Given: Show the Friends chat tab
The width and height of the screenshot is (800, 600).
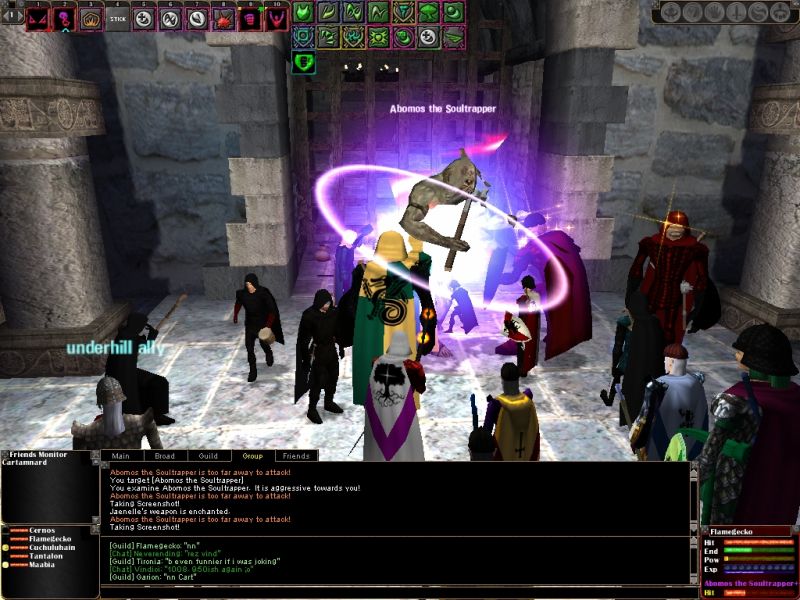Looking at the screenshot, I should pos(295,456).
